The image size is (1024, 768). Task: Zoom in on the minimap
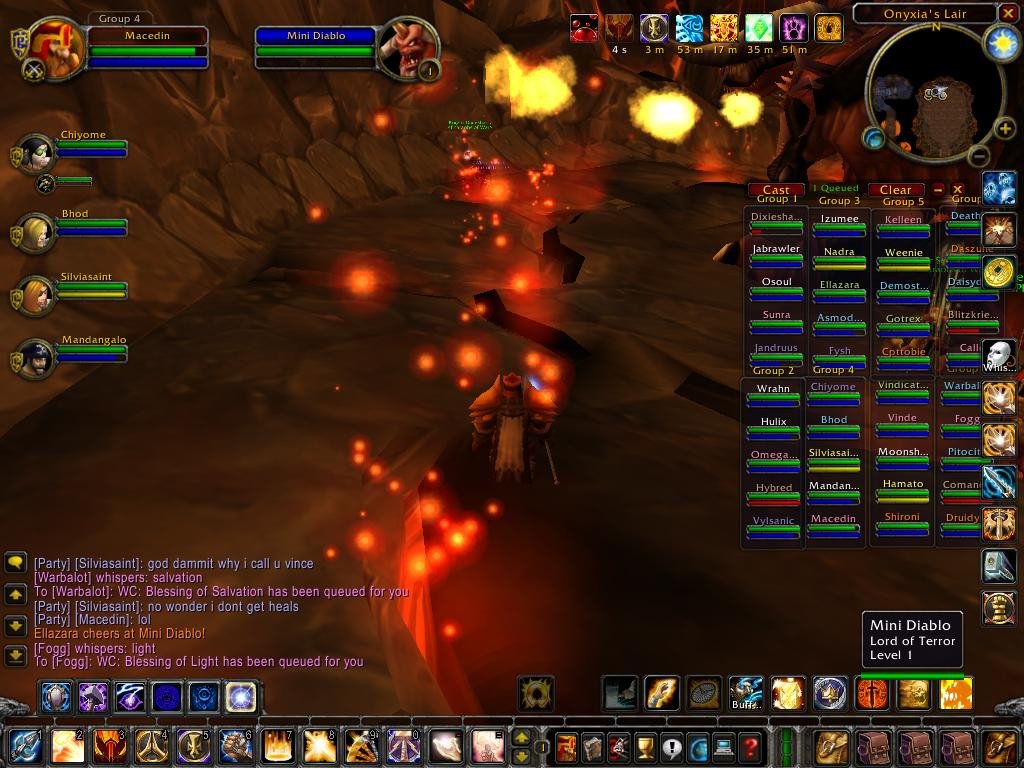pyautogui.click(x=1005, y=129)
